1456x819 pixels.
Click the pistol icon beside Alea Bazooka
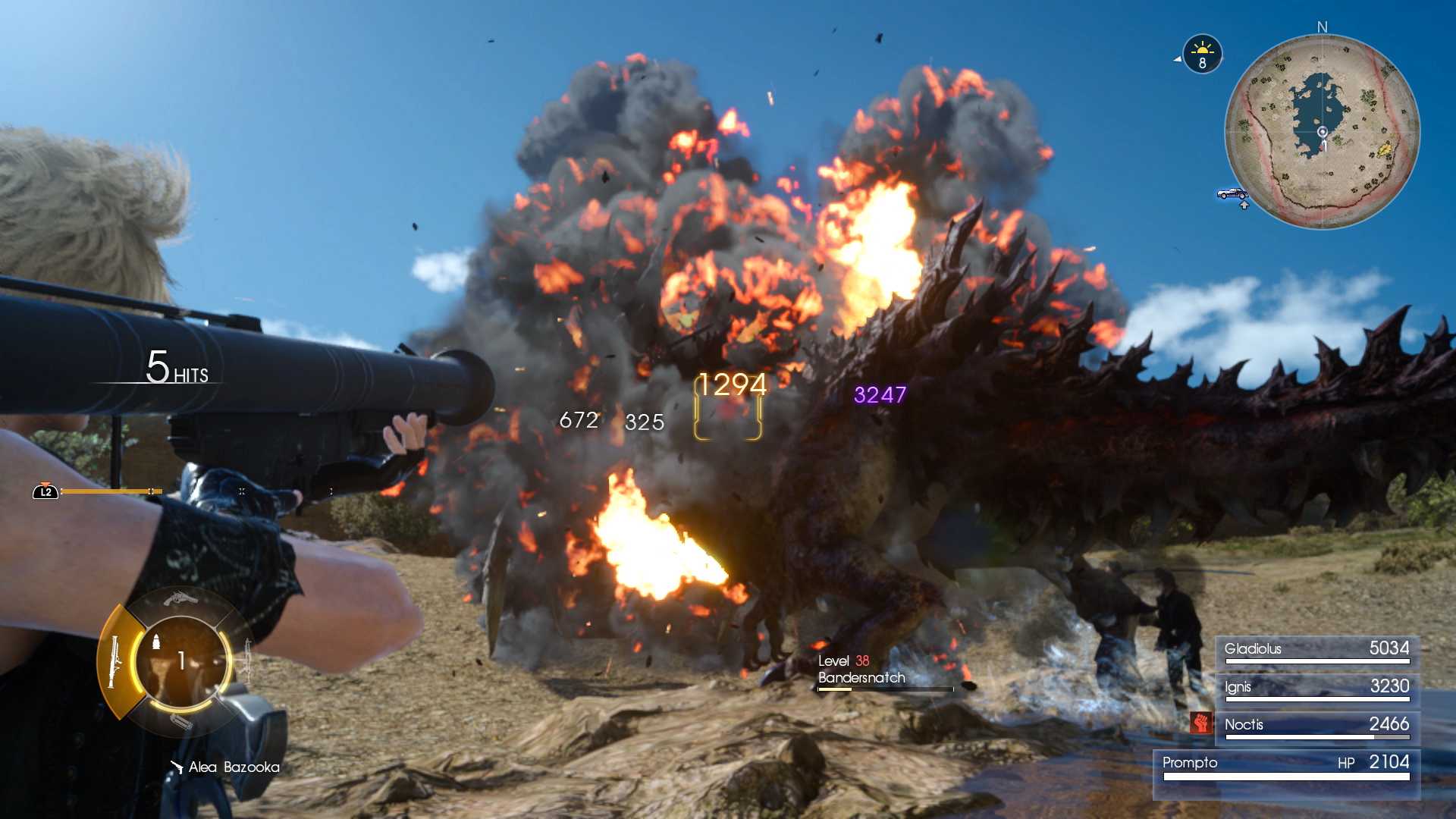(x=176, y=767)
